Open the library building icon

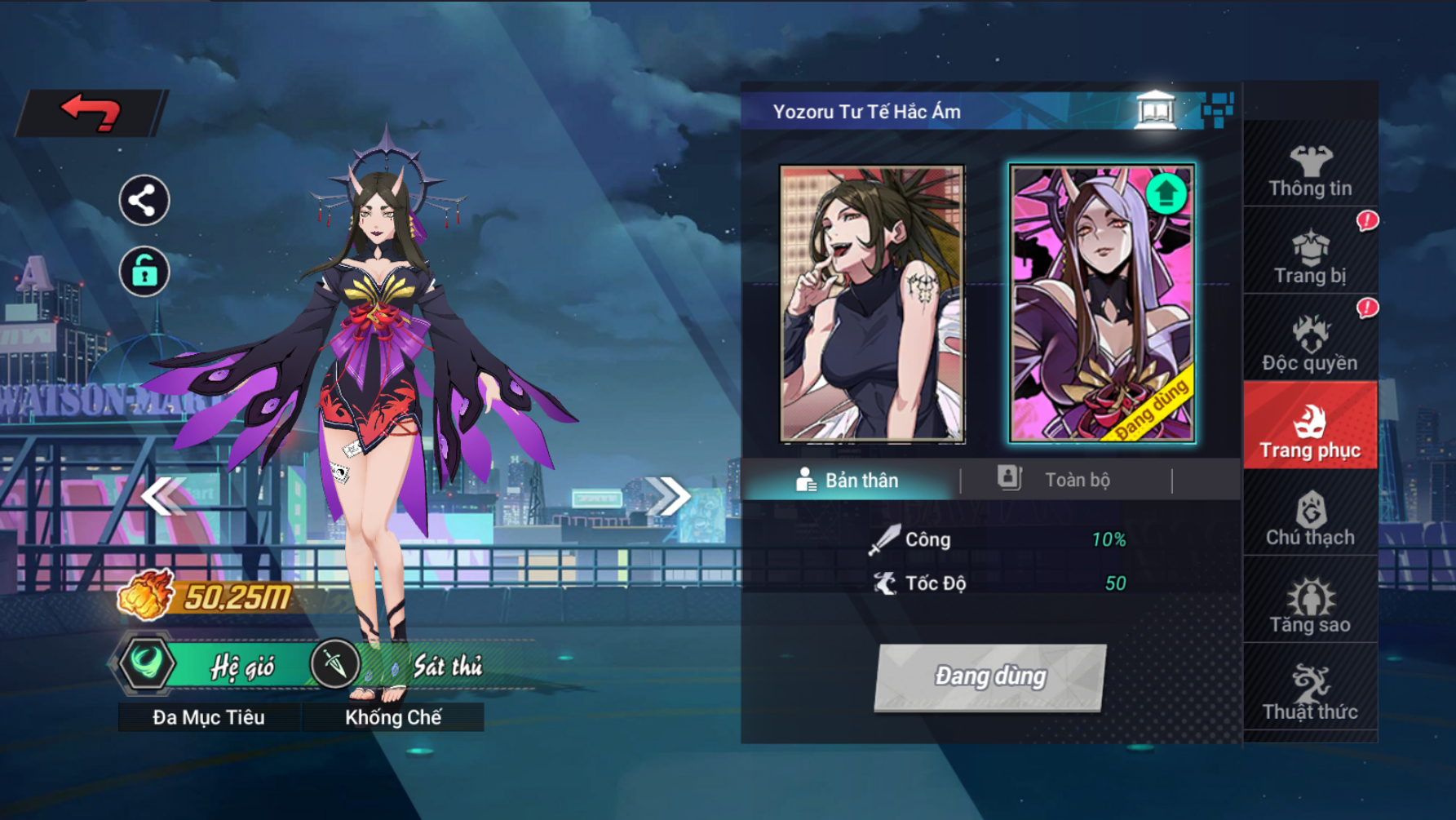1155,110
